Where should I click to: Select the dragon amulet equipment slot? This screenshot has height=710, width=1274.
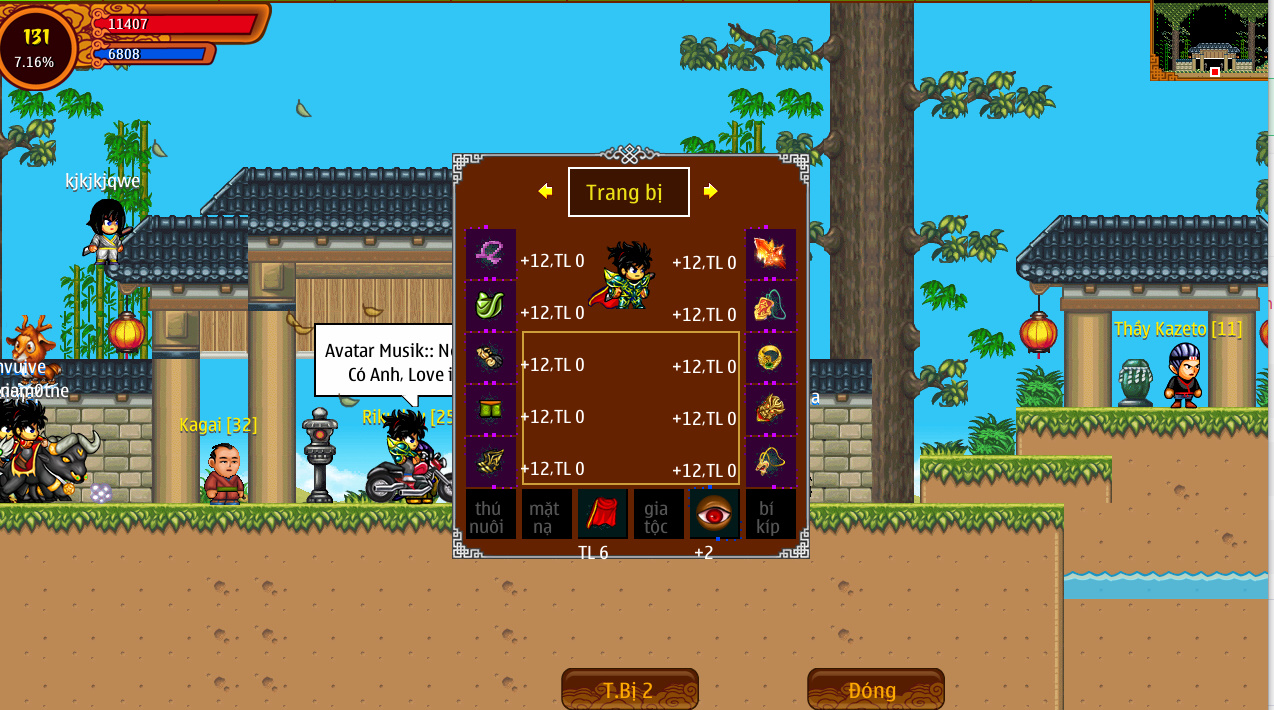770,461
